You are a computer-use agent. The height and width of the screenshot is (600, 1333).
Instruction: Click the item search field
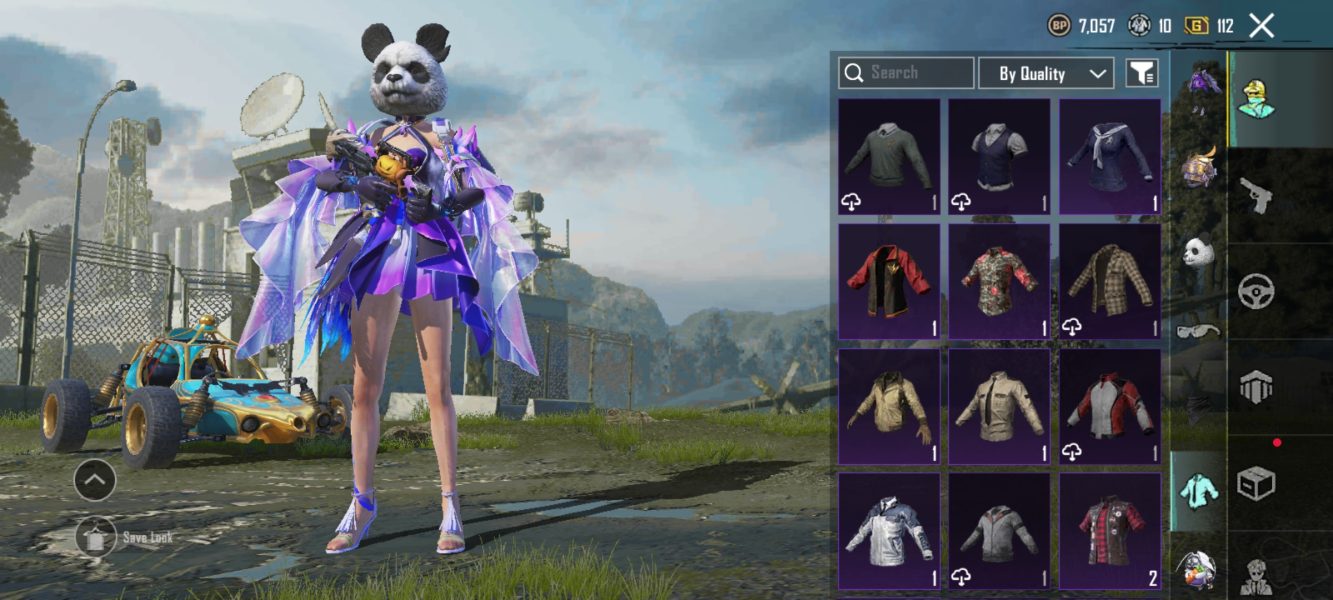coord(906,73)
